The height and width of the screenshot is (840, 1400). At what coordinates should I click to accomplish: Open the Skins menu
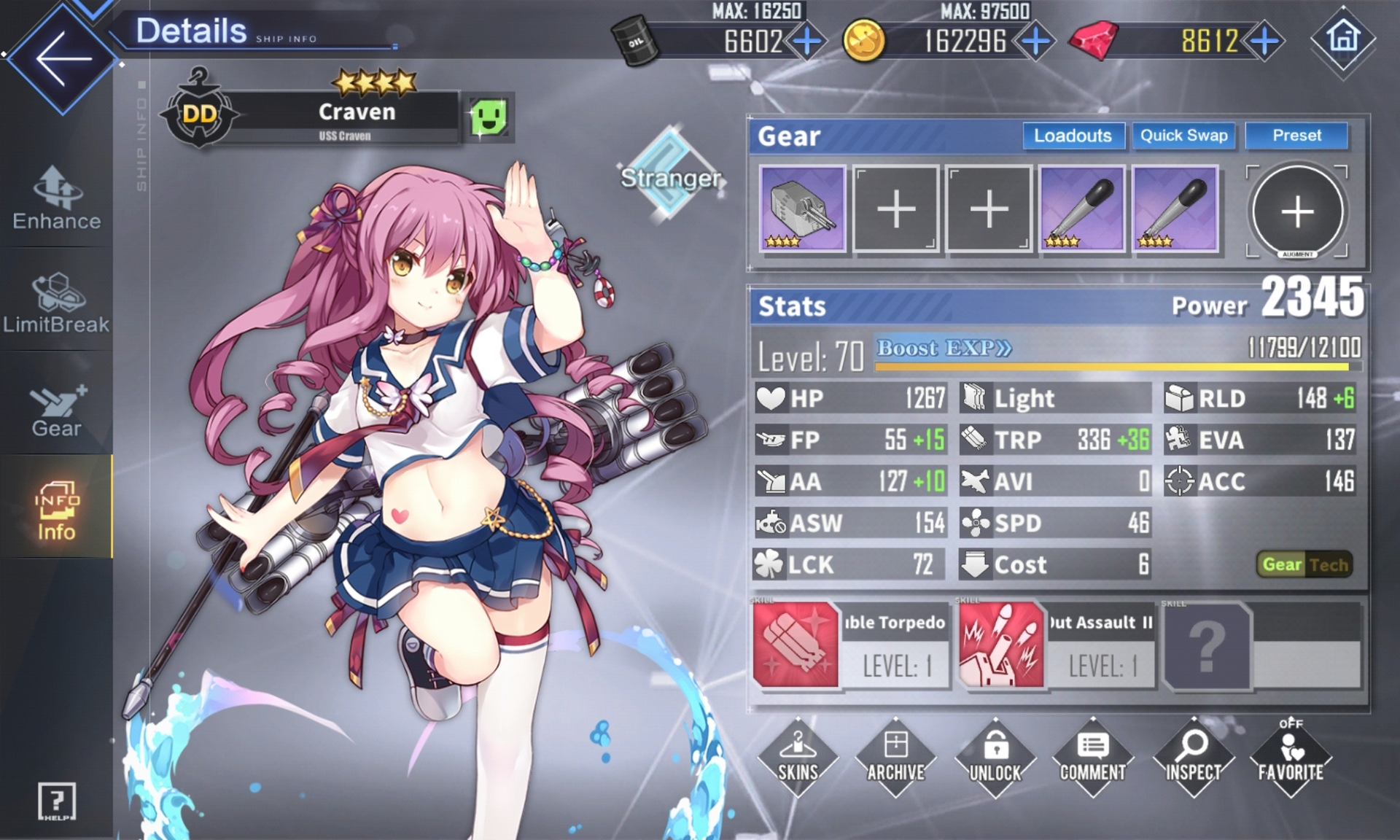coord(798,757)
